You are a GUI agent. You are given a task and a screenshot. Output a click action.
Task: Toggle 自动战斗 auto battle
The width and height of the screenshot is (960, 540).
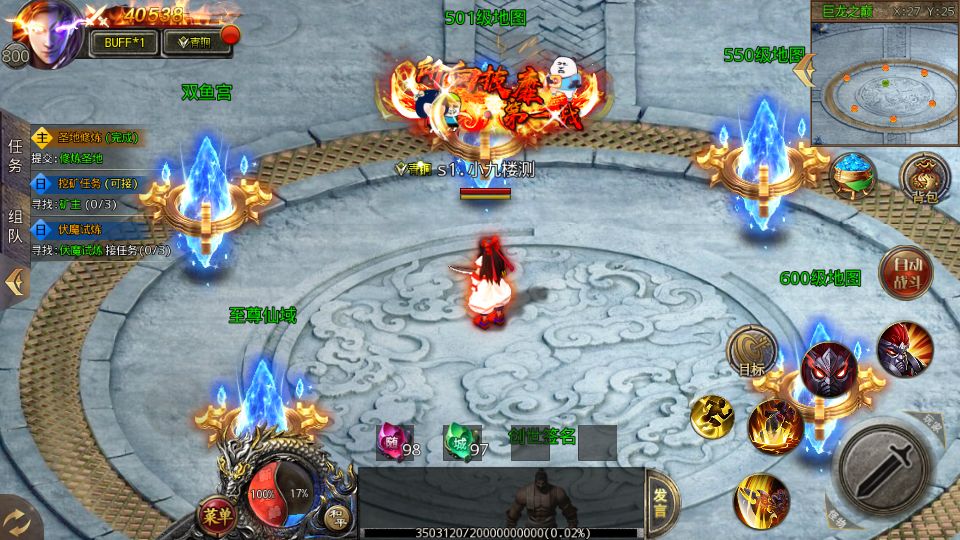point(906,272)
